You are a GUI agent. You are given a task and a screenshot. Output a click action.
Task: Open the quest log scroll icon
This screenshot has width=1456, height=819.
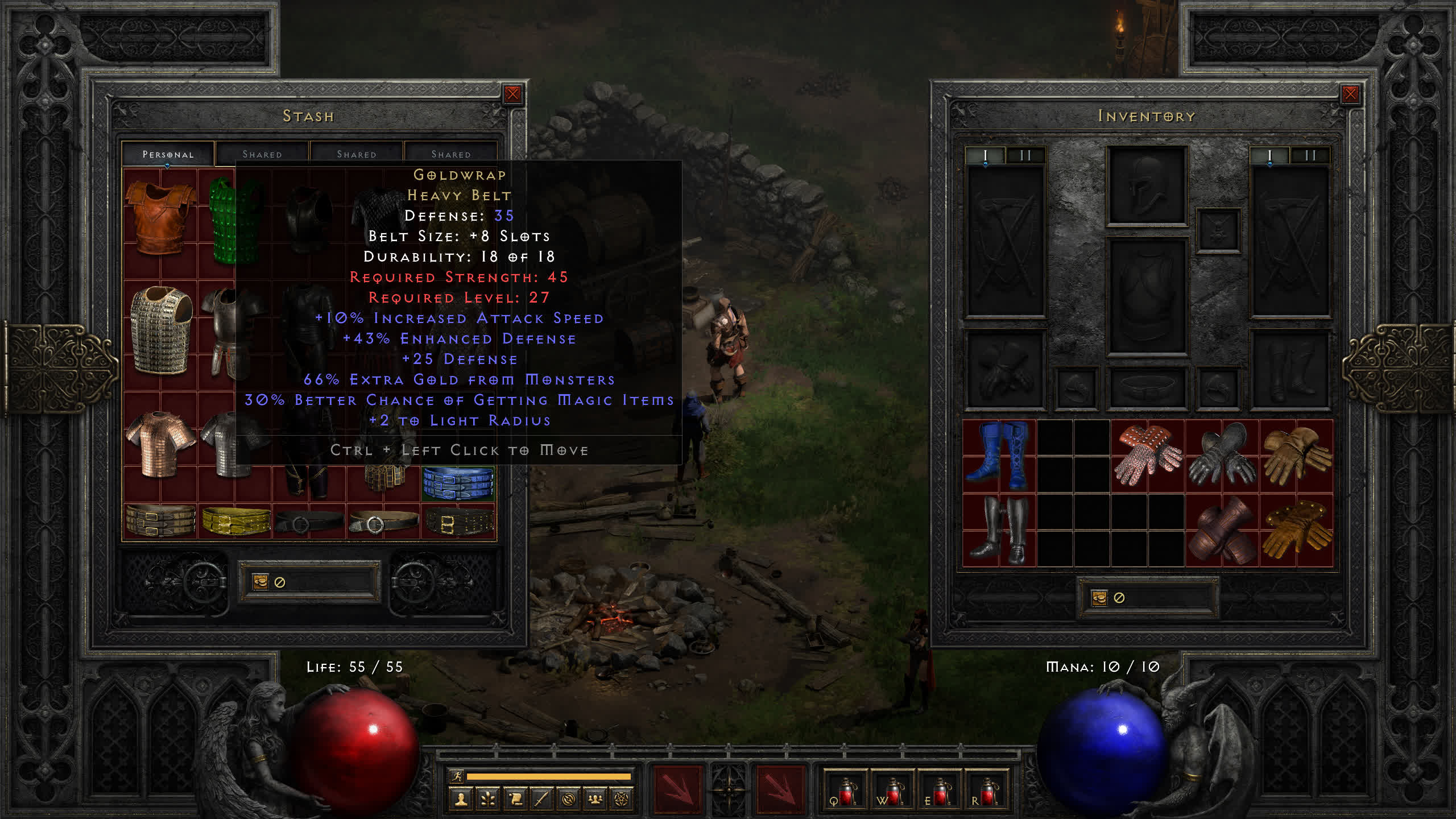click(x=515, y=800)
